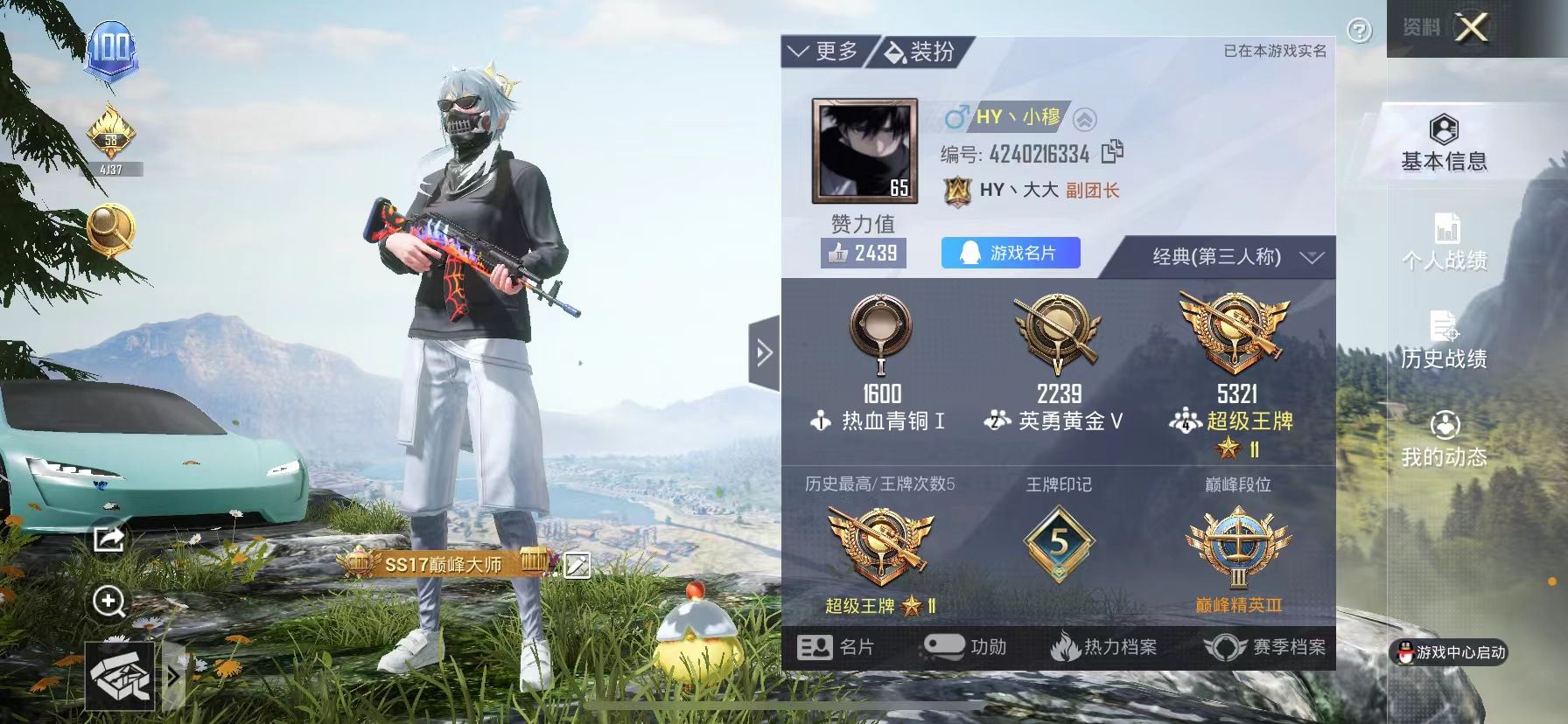
Task: Click the magnifier zoom icon on the left
Action: (108, 601)
